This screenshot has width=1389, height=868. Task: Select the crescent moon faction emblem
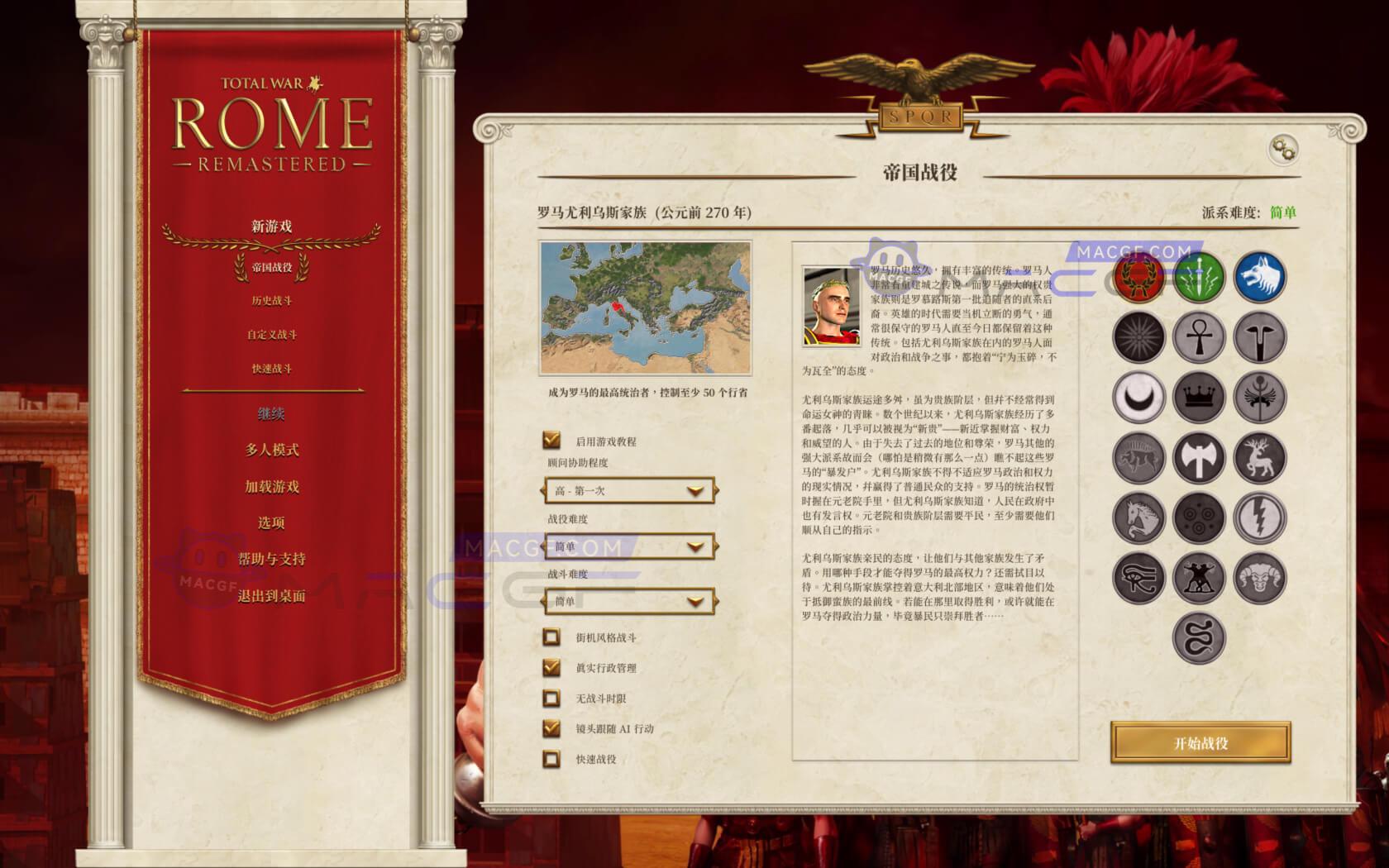click(x=1138, y=398)
